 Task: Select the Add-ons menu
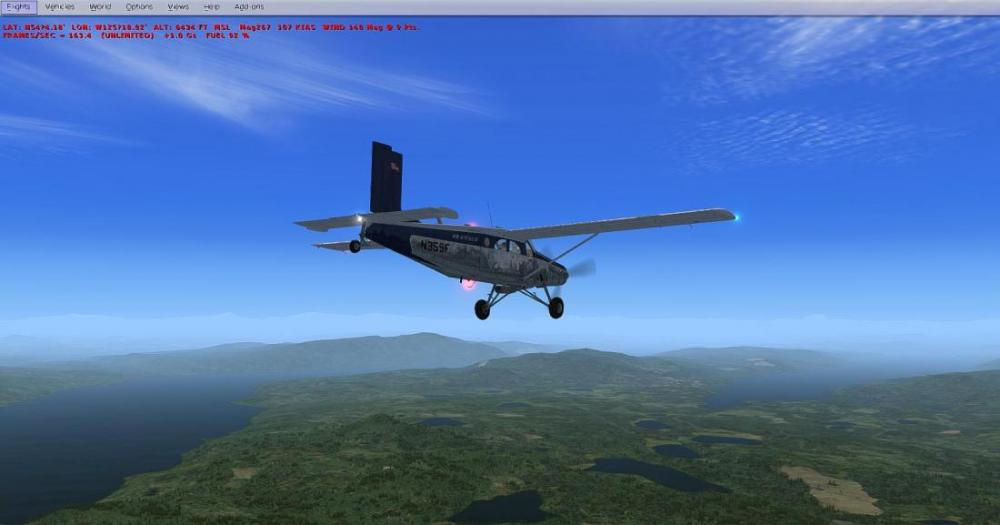(x=249, y=7)
